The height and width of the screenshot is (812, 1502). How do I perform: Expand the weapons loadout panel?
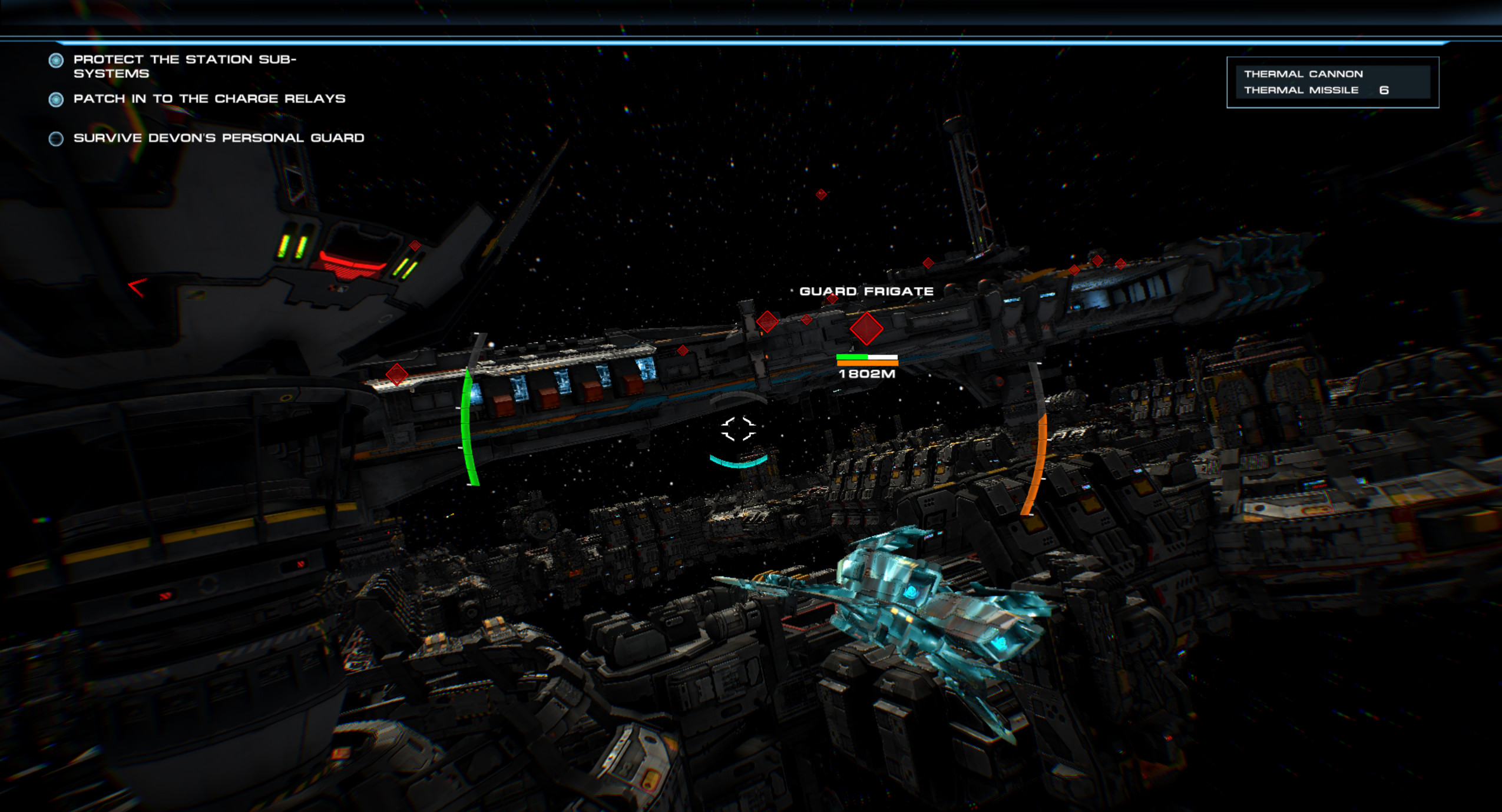[x=1332, y=82]
